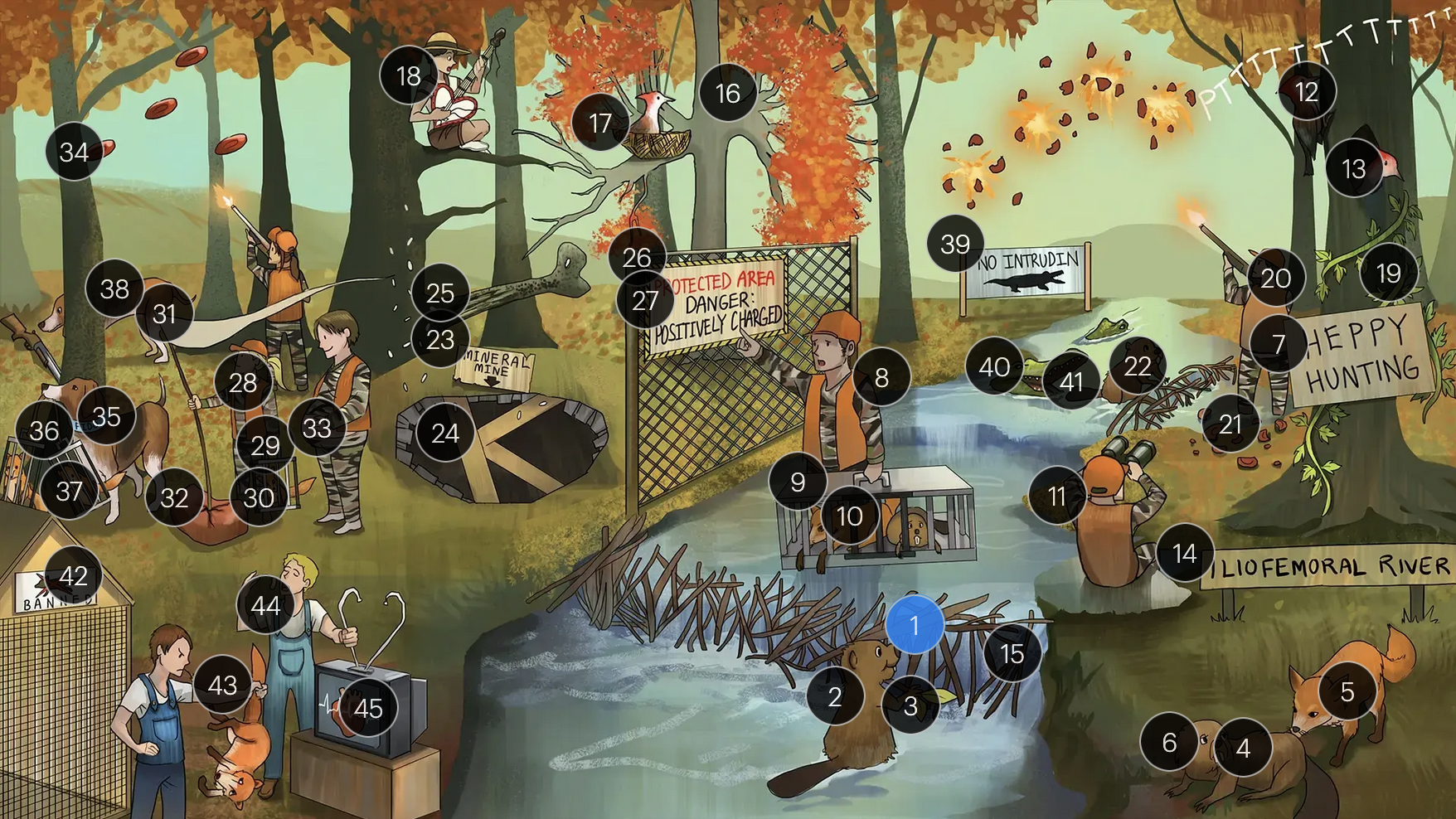Image resolution: width=1456 pixels, height=819 pixels.
Task: Click marker number 20
Action: coord(1275,278)
